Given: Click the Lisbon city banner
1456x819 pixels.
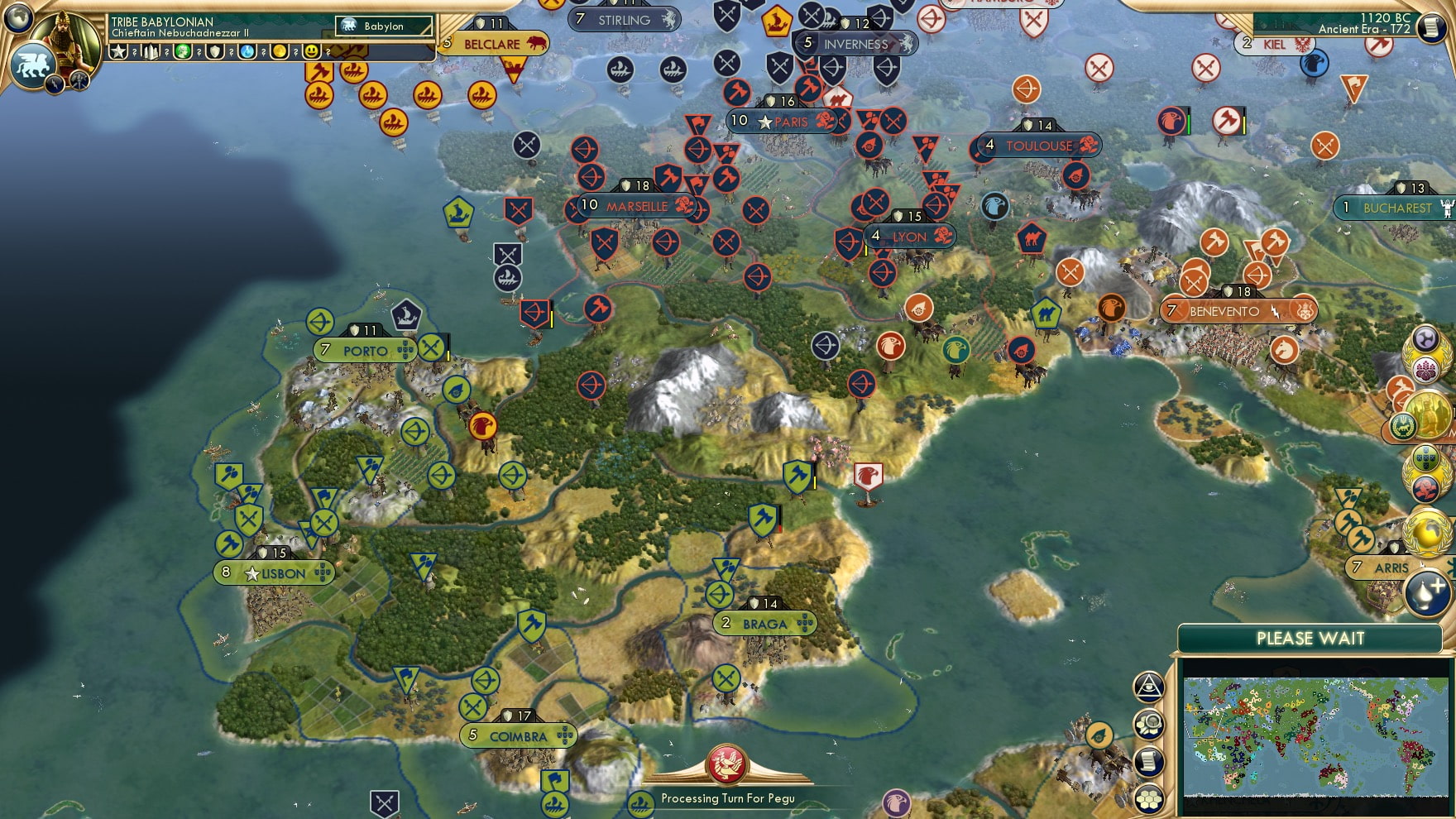Looking at the screenshot, I should [x=273, y=573].
